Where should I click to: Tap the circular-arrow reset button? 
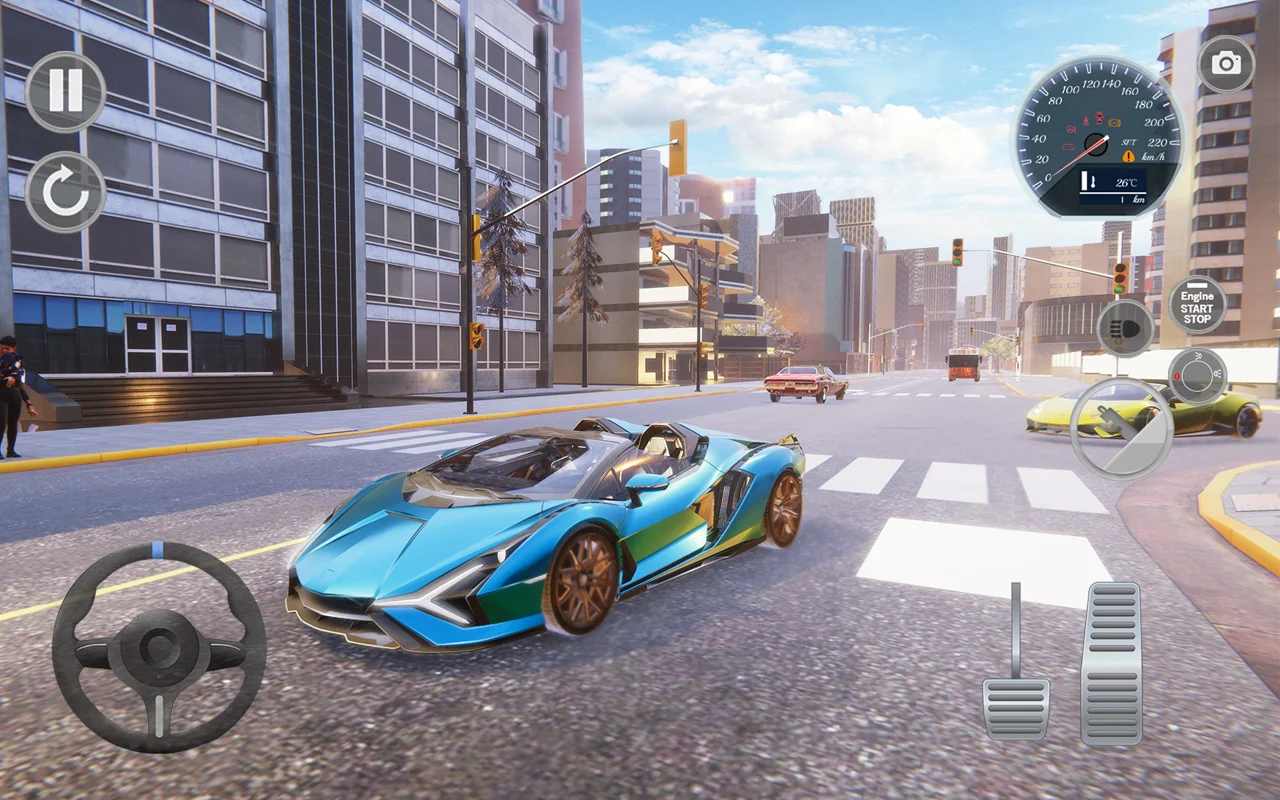(65, 192)
